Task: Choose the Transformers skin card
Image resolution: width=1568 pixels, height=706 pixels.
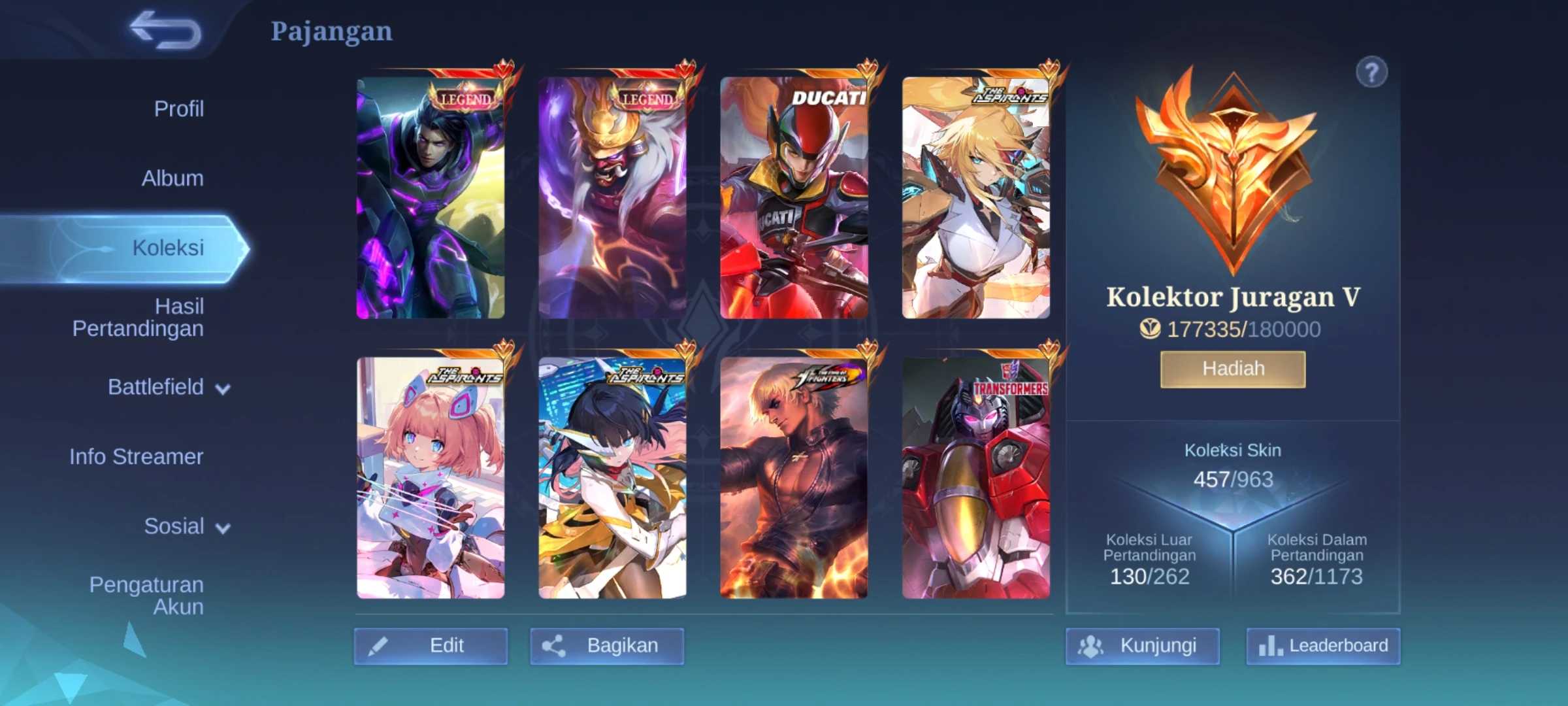Action: coord(976,477)
